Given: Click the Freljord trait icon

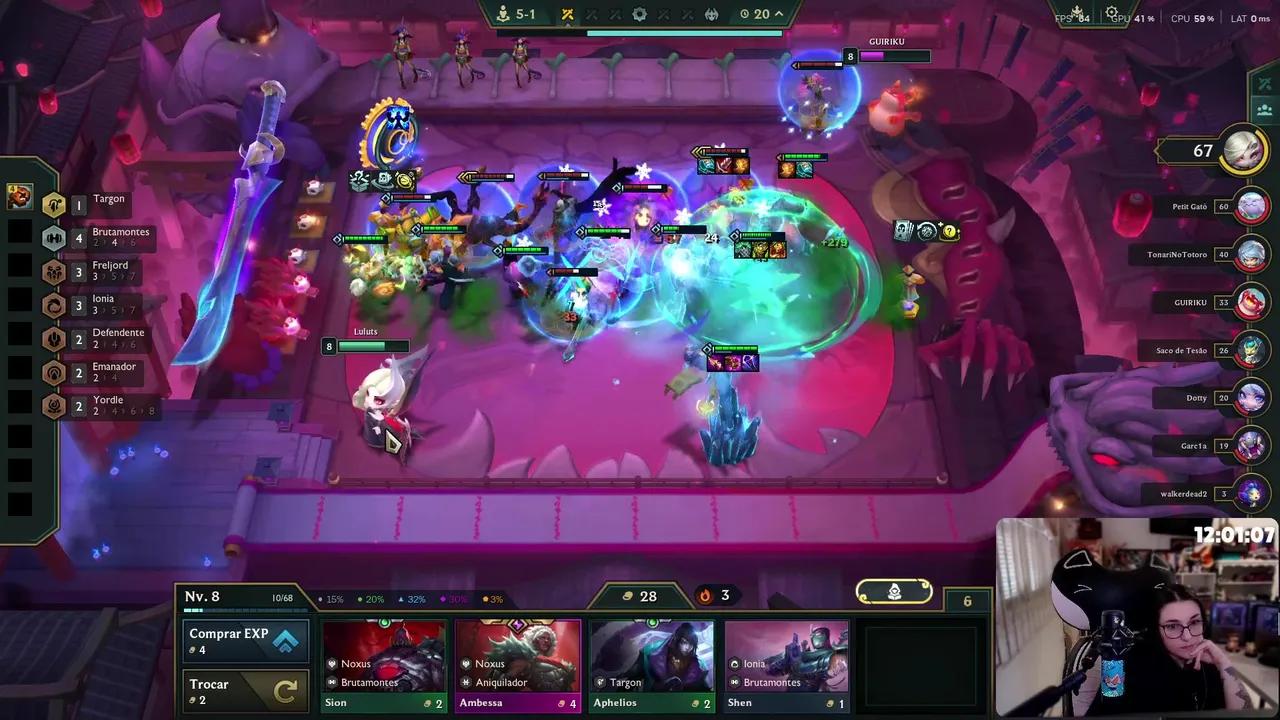Looking at the screenshot, I should tap(54, 272).
